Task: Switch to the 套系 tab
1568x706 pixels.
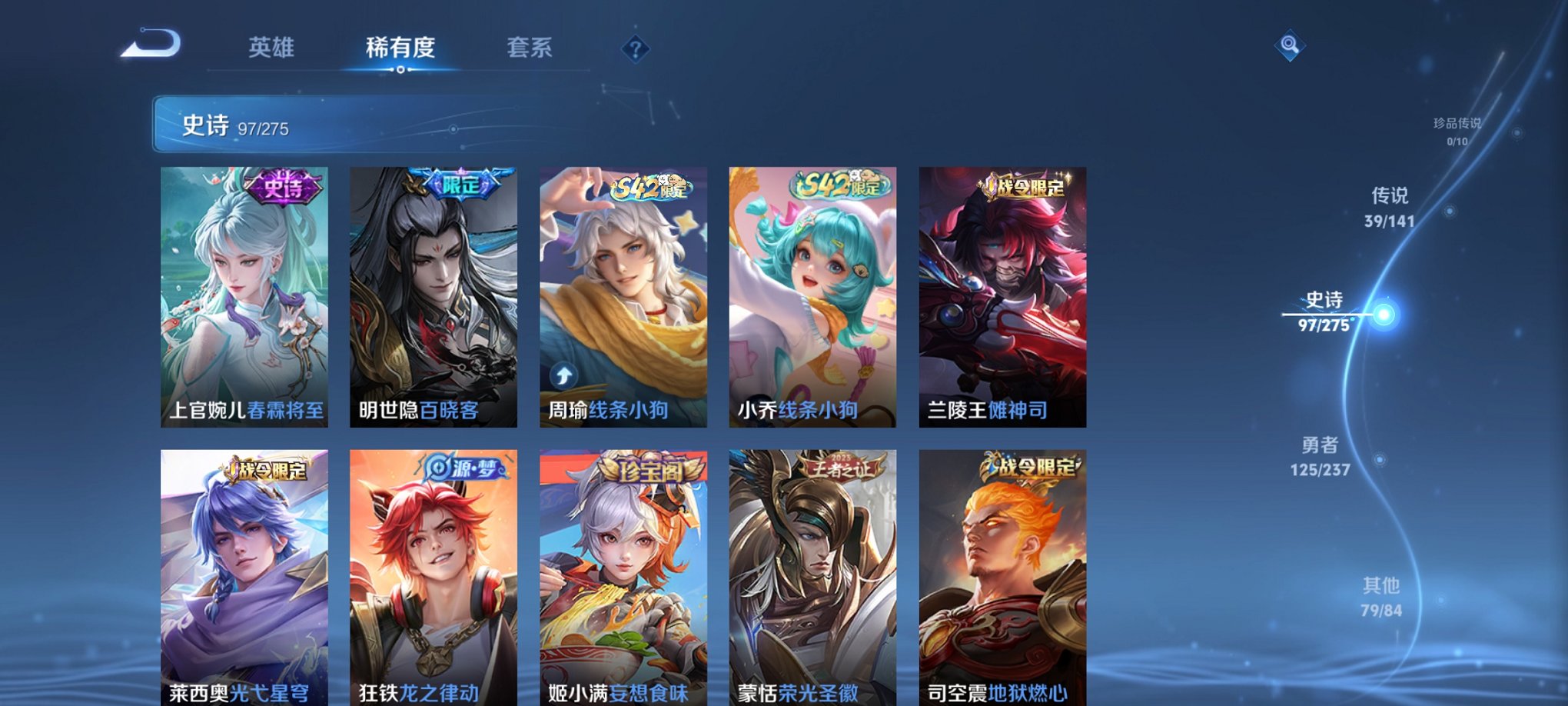Action: 528,47
